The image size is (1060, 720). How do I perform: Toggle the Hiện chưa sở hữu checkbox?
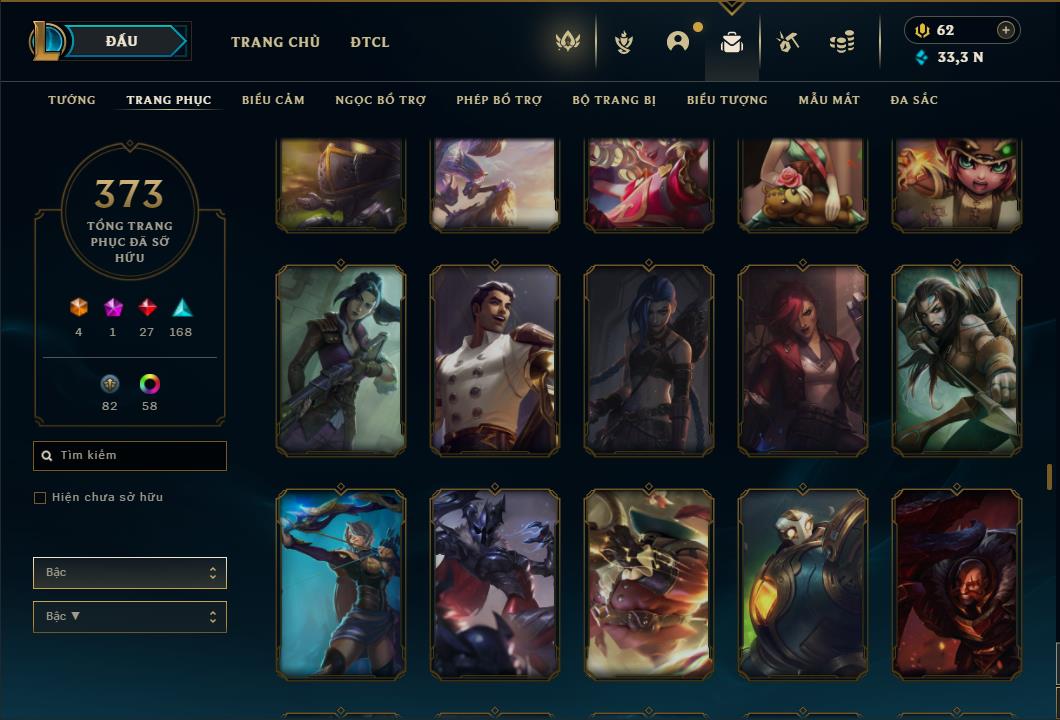tap(40, 498)
